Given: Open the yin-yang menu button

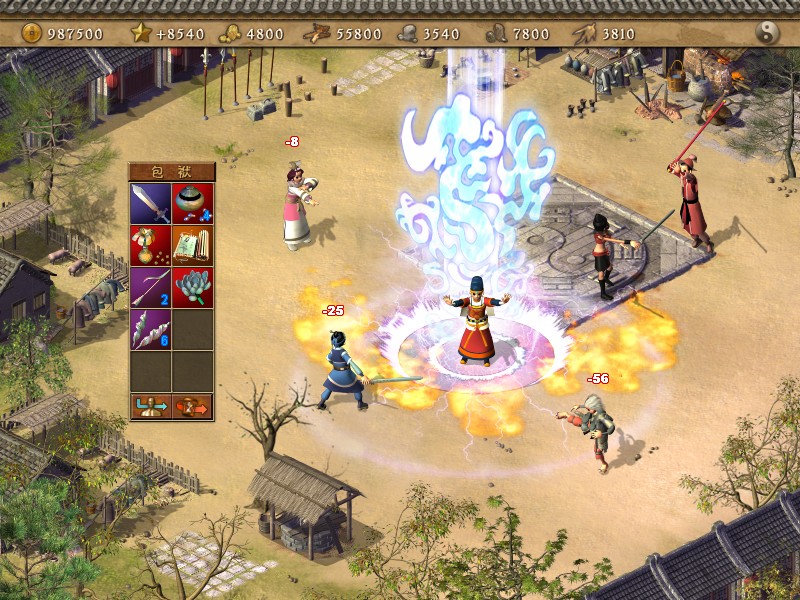Looking at the screenshot, I should [x=768, y=33].
